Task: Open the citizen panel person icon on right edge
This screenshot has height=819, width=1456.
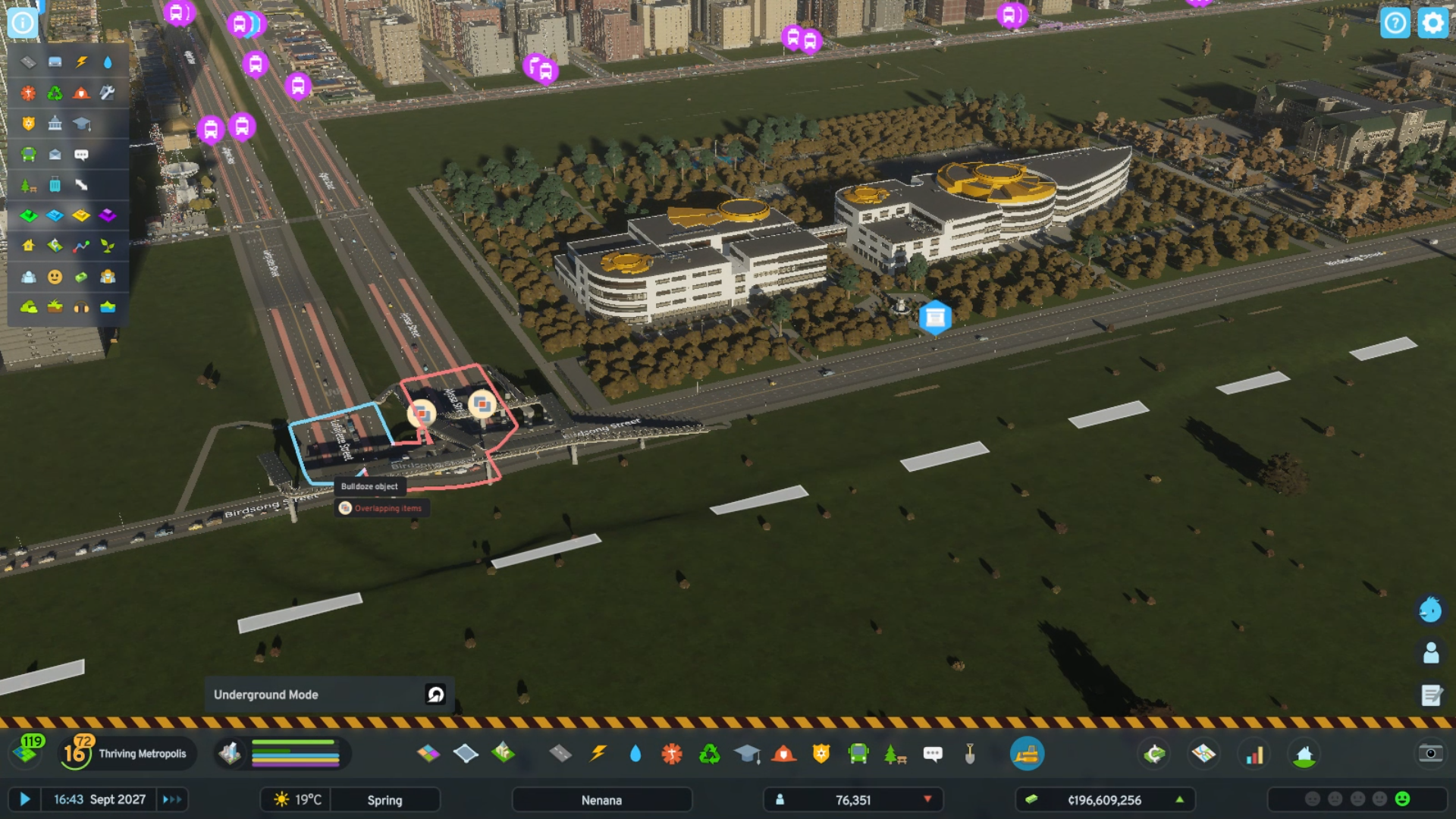Action: click(x=1432, y=650)
